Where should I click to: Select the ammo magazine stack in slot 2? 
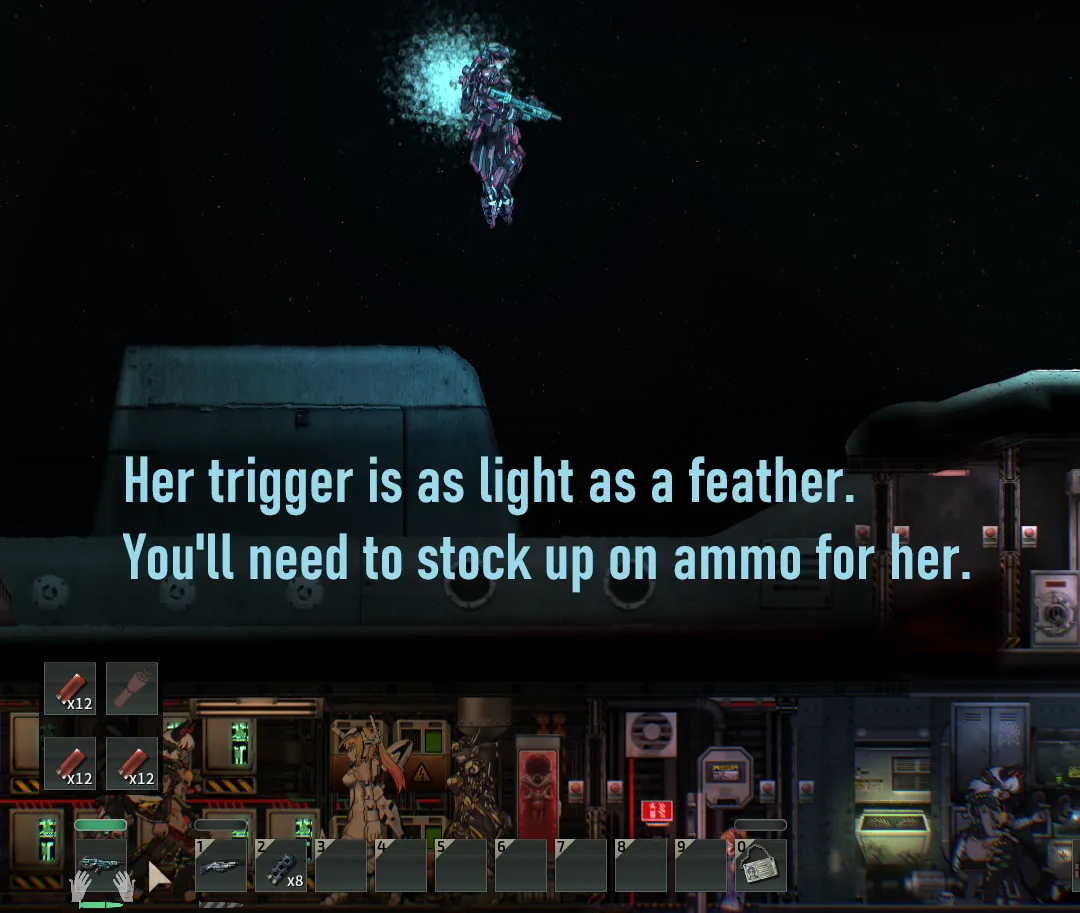point(281,865)
